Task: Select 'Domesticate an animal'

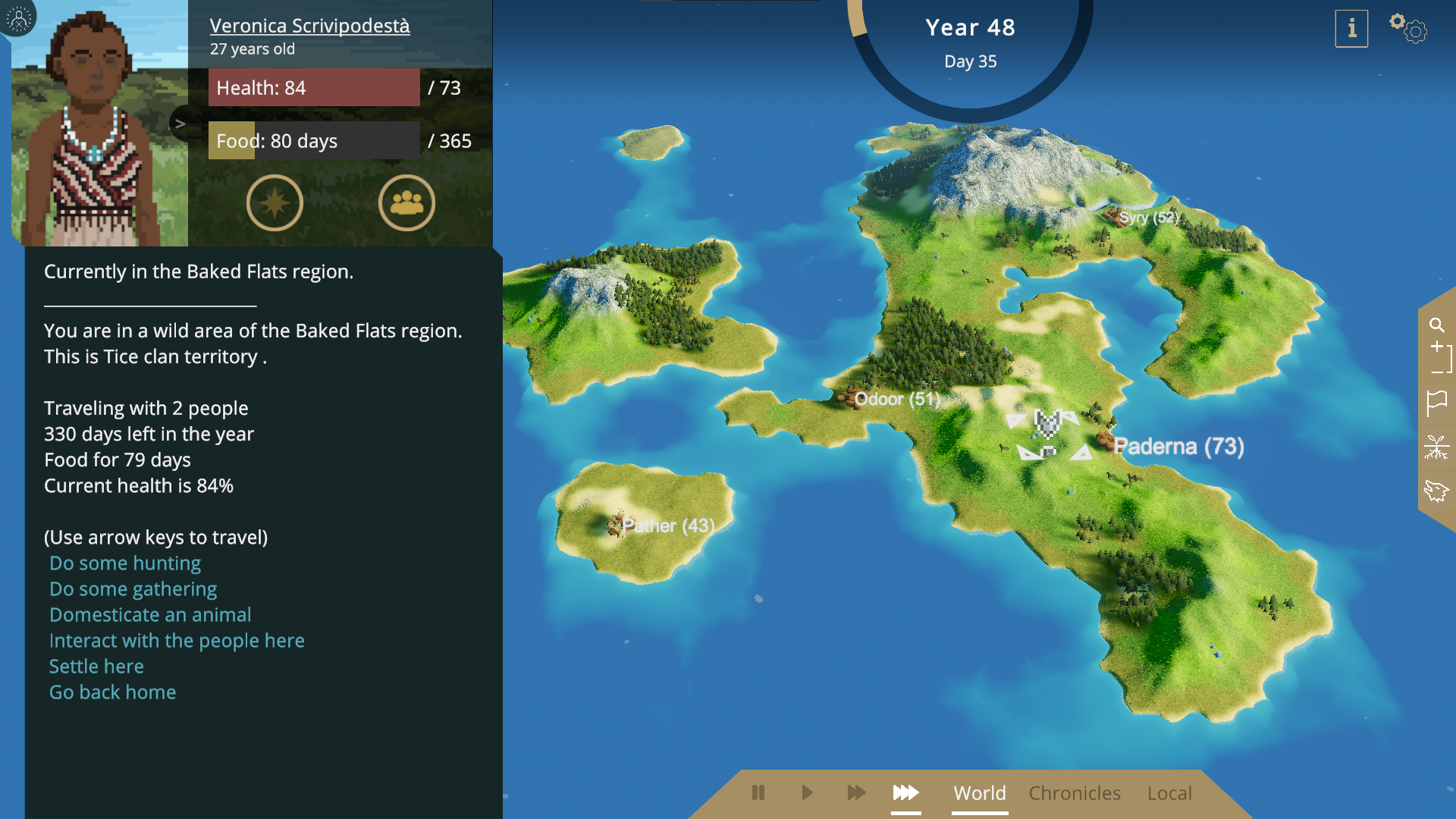Action: coord(150,615)
